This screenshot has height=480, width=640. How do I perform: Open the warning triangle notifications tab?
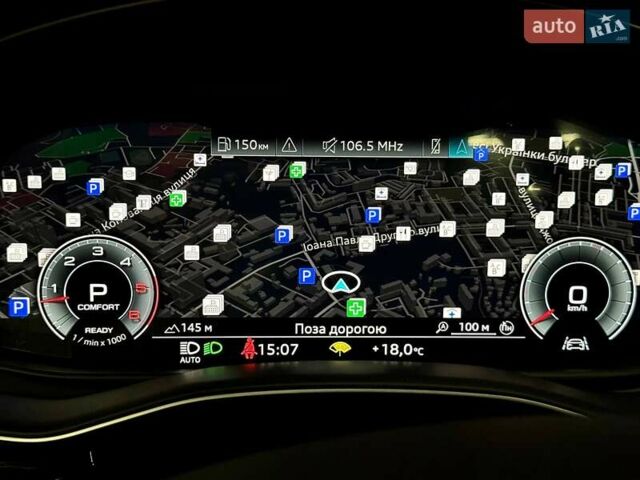click(x=290, y=146)
